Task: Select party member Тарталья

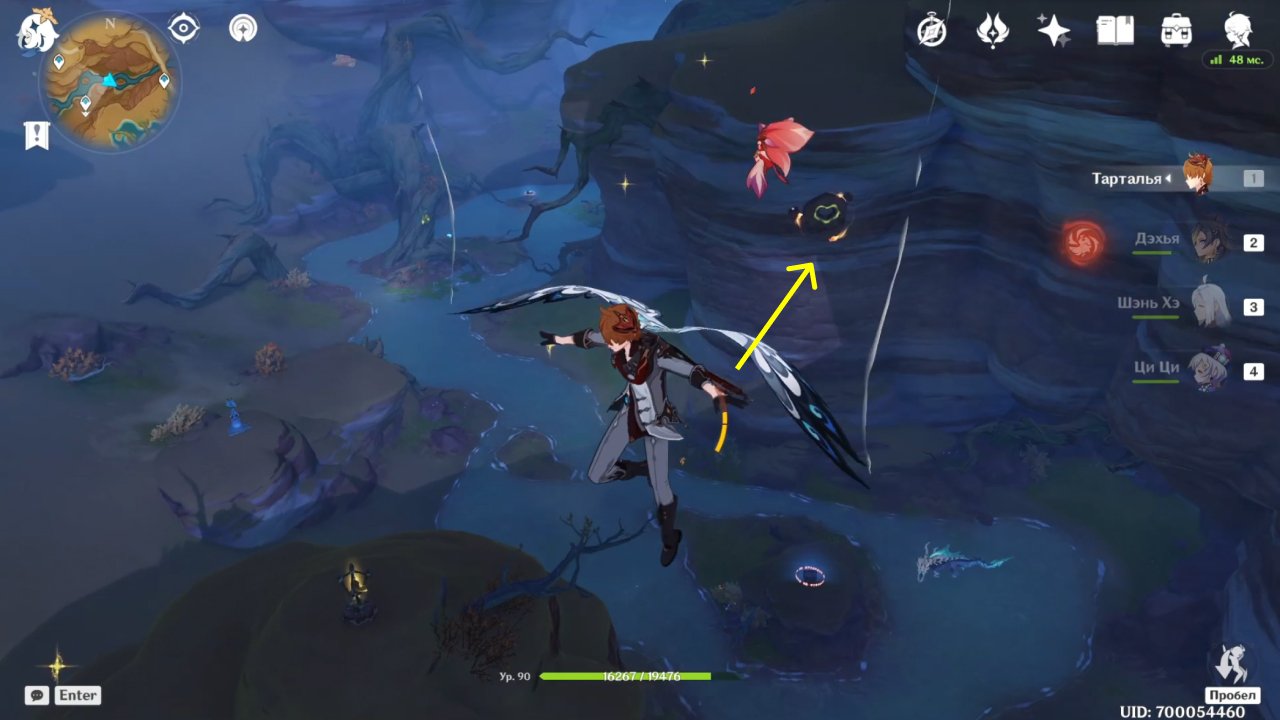Action: pyautogui.click(x=1198, y=178)
